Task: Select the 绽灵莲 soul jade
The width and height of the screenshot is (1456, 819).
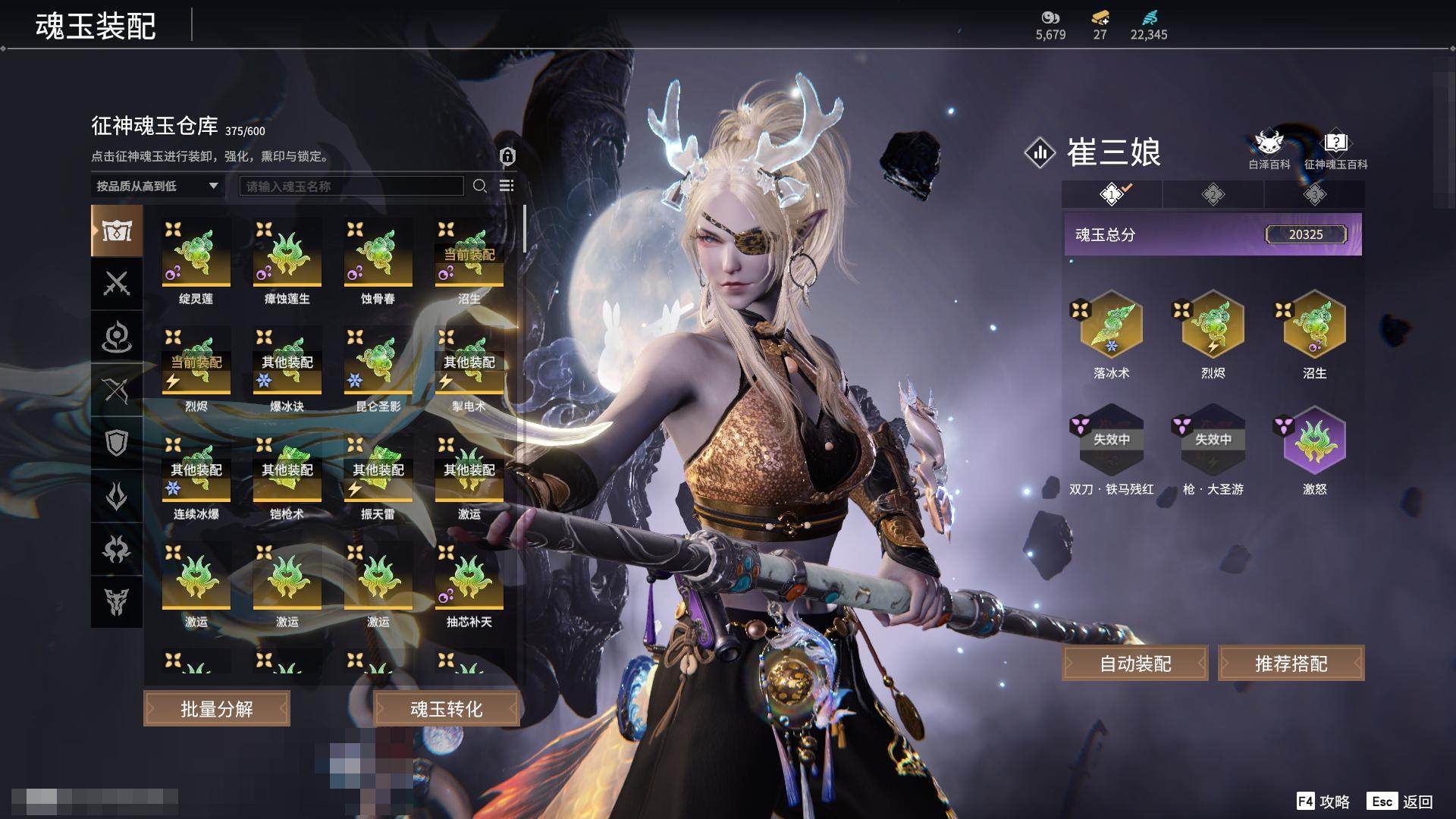Action: click(x=196, y=253)
